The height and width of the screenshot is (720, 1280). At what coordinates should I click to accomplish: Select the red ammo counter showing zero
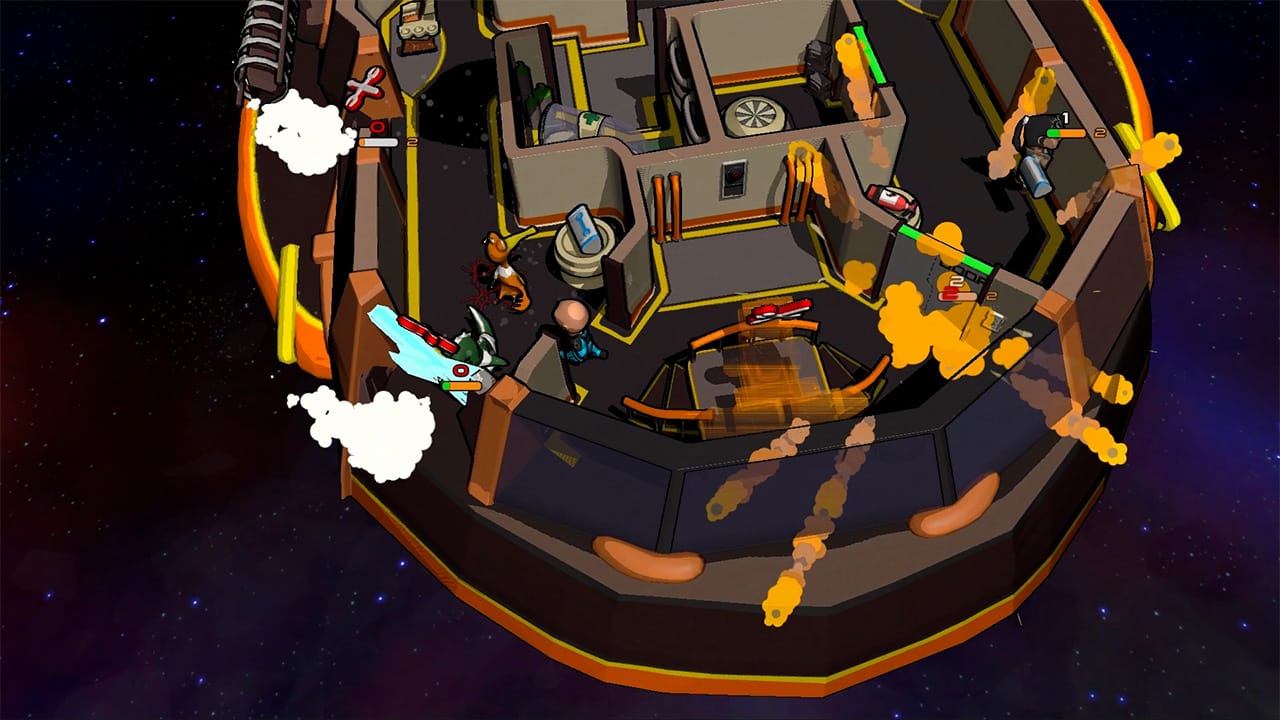coord(377,129)
